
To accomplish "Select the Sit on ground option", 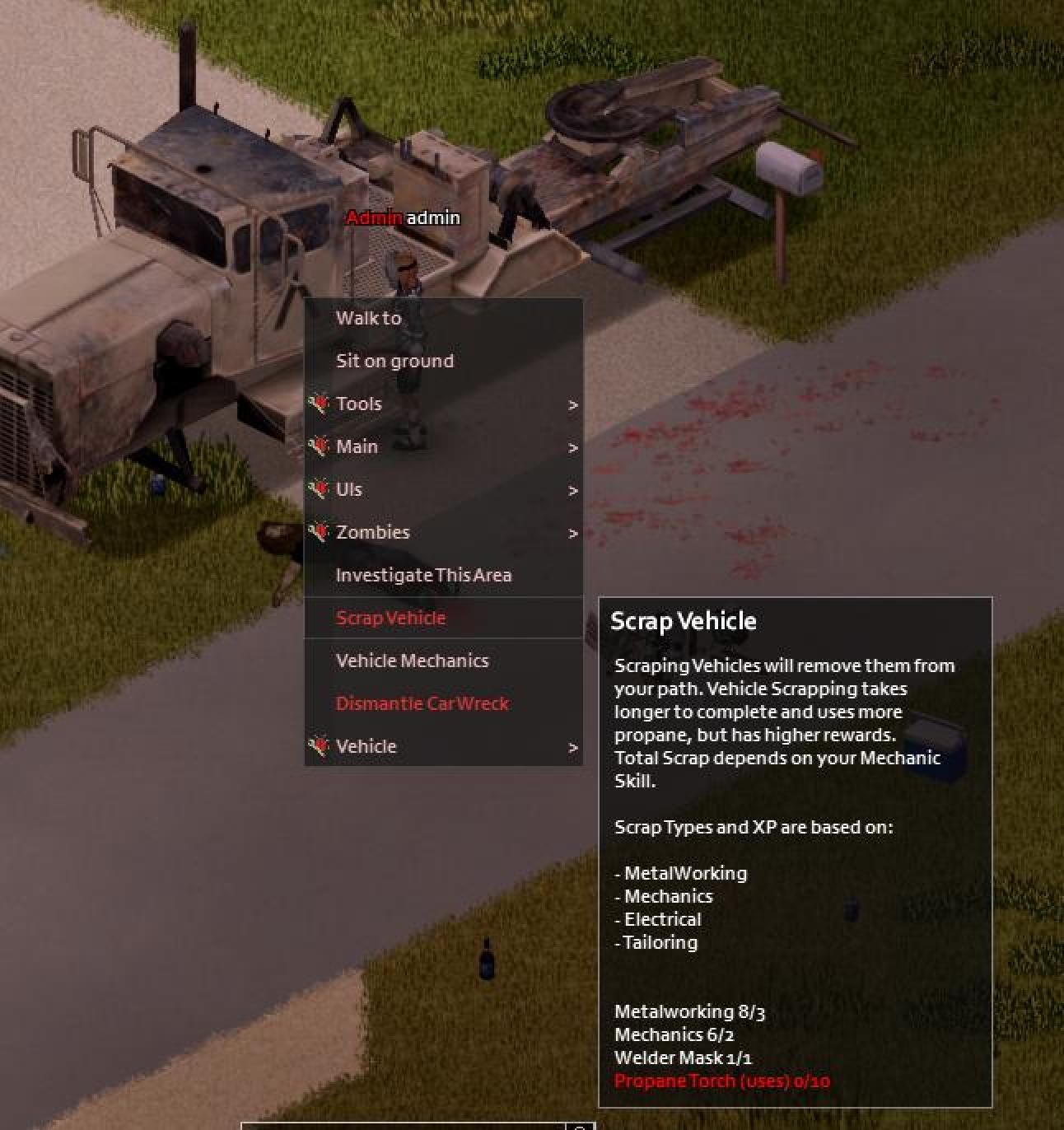I will tap(394, 361).
